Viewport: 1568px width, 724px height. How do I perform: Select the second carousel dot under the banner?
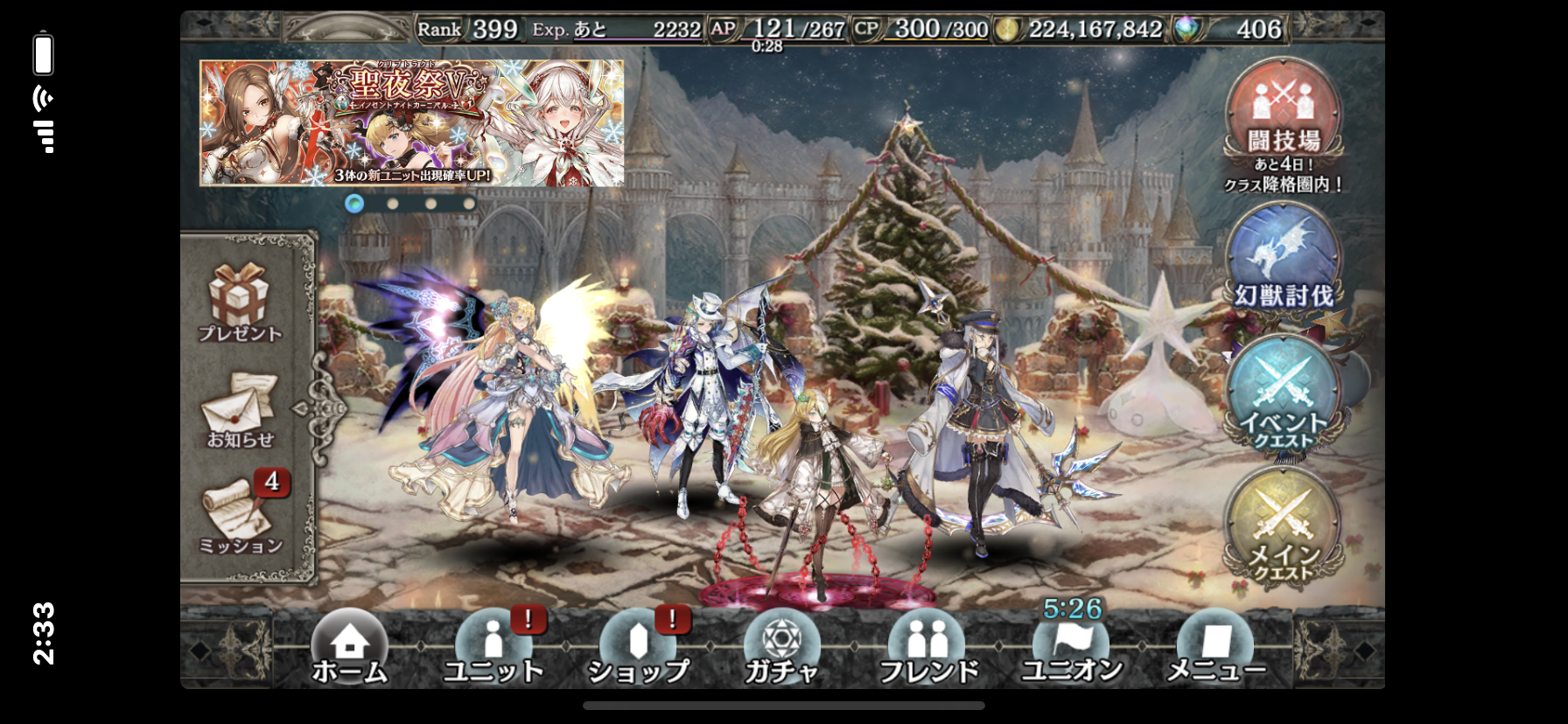click(393, 202)
